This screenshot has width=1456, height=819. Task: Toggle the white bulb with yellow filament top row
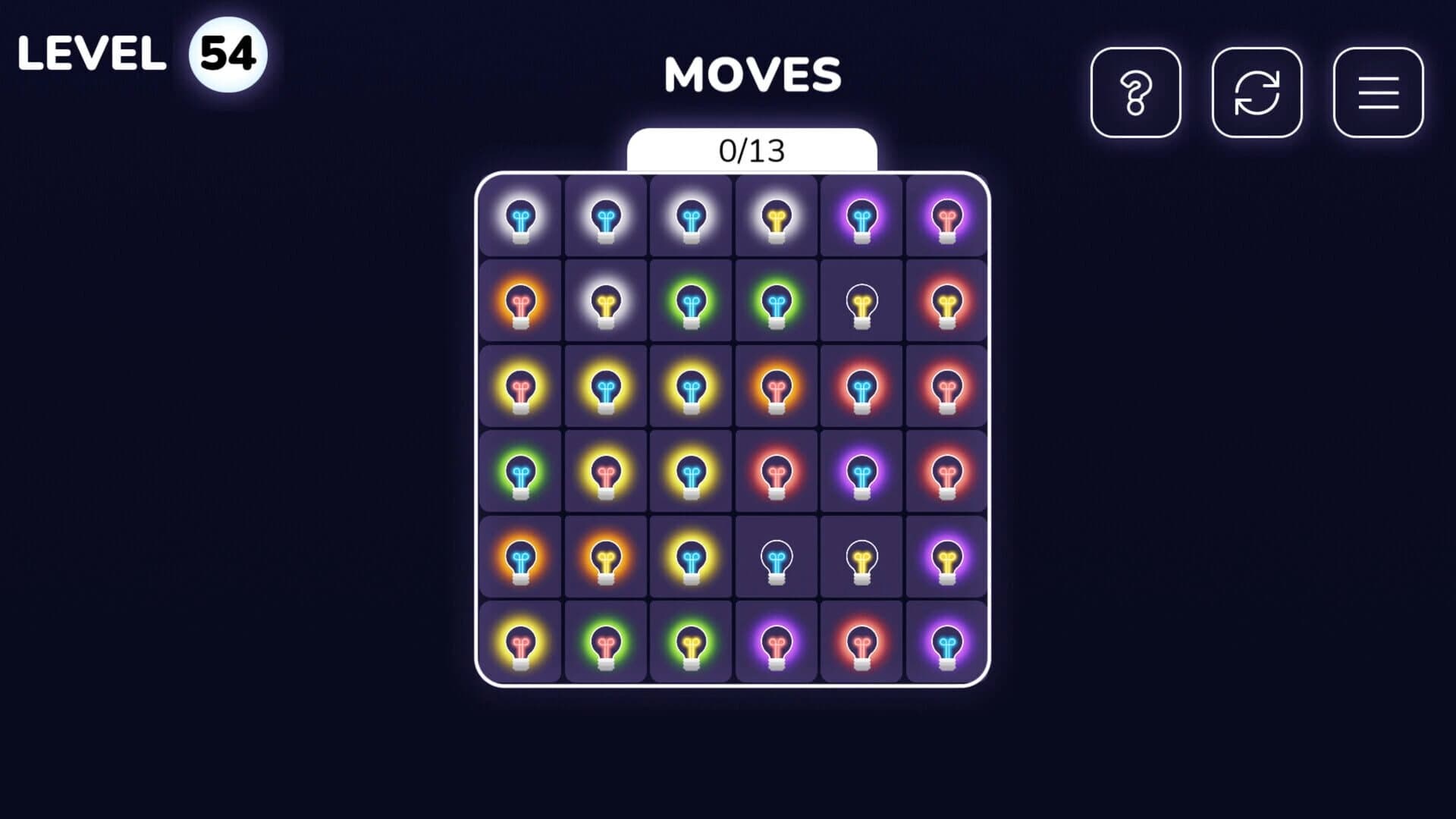777,218
